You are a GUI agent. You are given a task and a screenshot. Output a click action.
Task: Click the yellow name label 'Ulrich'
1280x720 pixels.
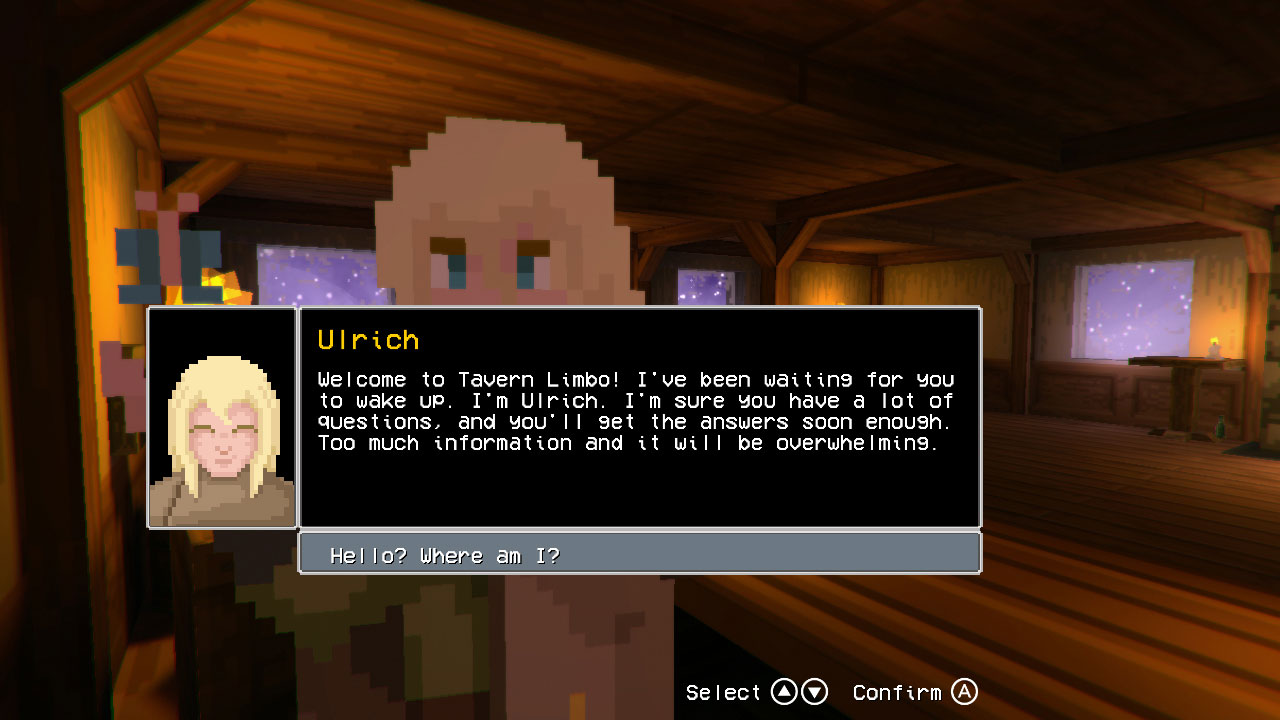[x=368, y=339]
